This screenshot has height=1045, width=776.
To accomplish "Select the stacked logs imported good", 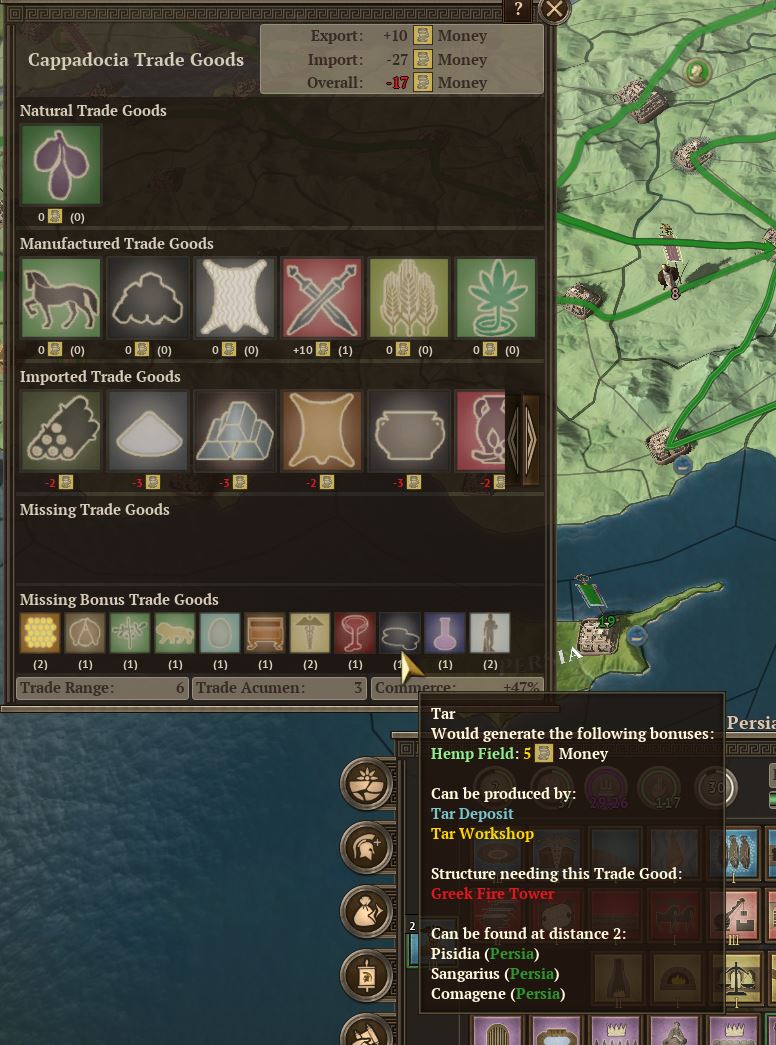I will (61, 431).
